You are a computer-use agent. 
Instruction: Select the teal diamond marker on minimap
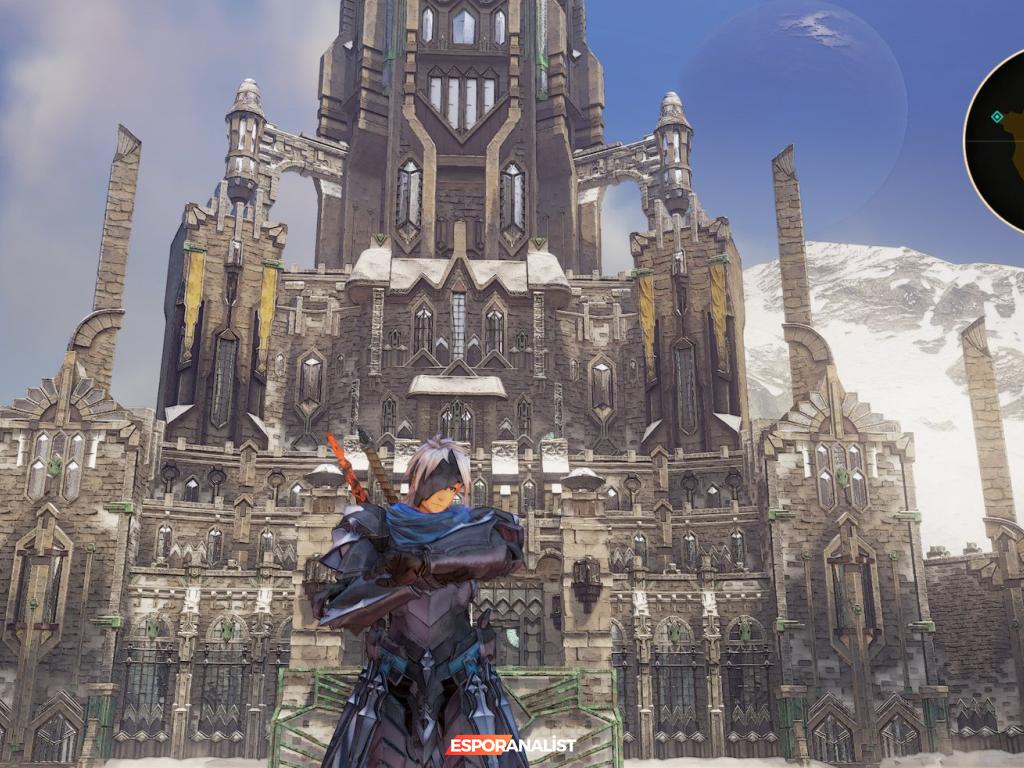coord(996,117)
